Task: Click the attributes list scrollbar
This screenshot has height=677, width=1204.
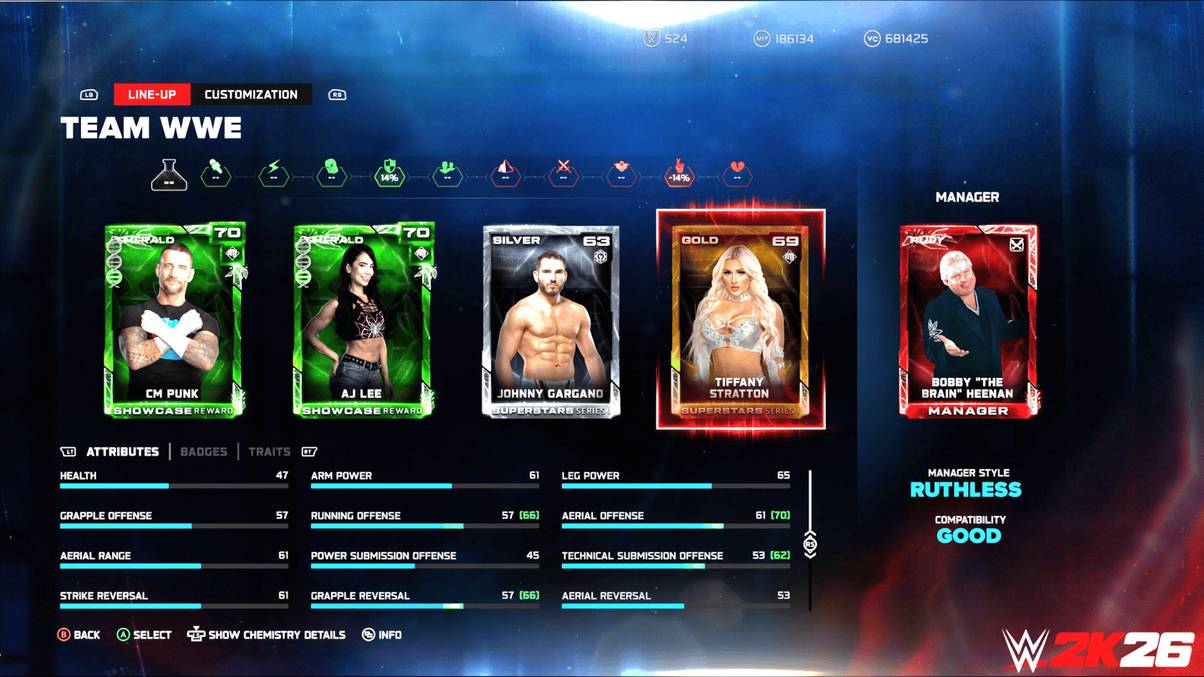Action: pyautogui.click(x=810, y=544)
